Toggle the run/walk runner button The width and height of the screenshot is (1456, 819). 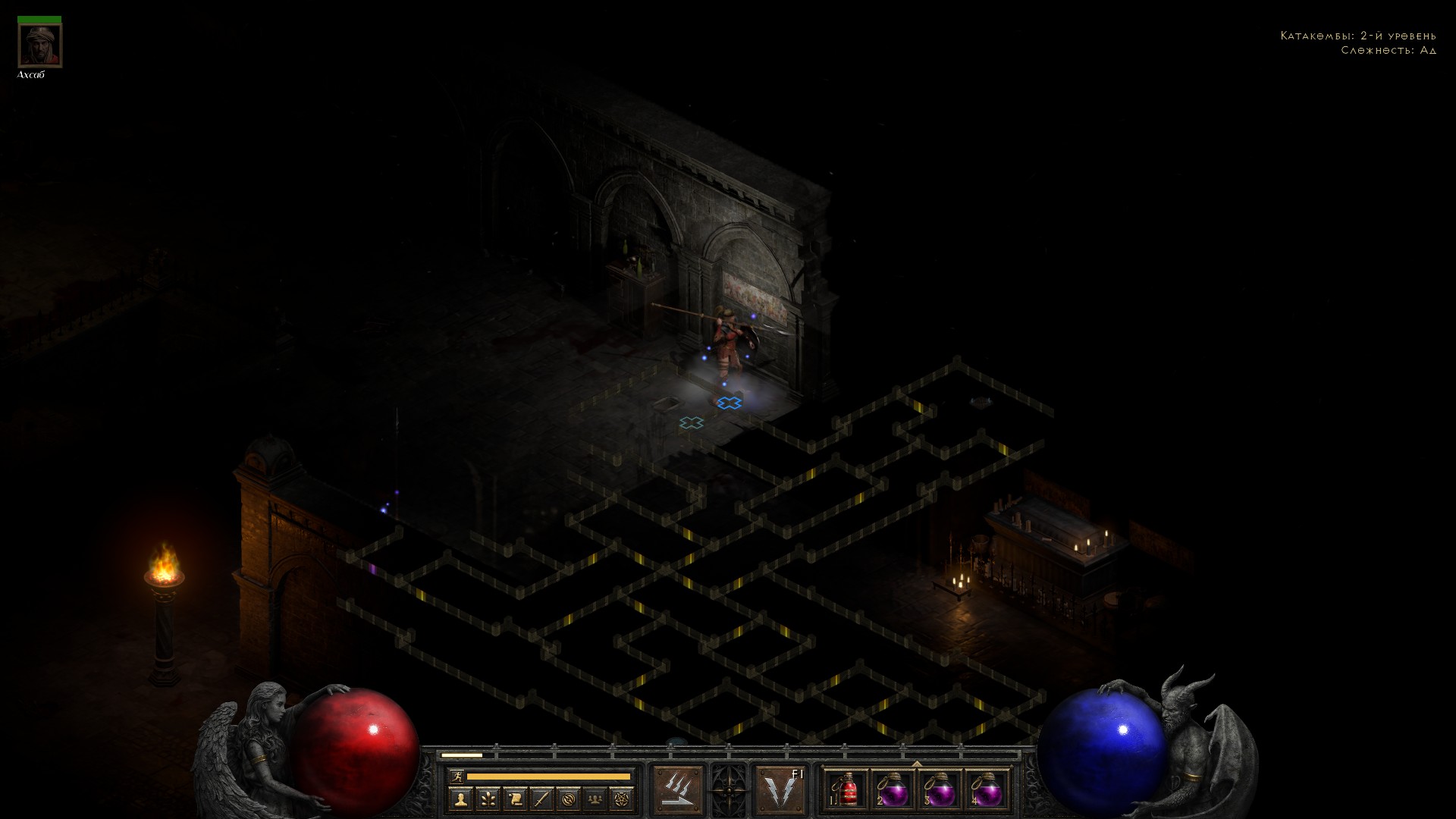(x=456, y=776)
